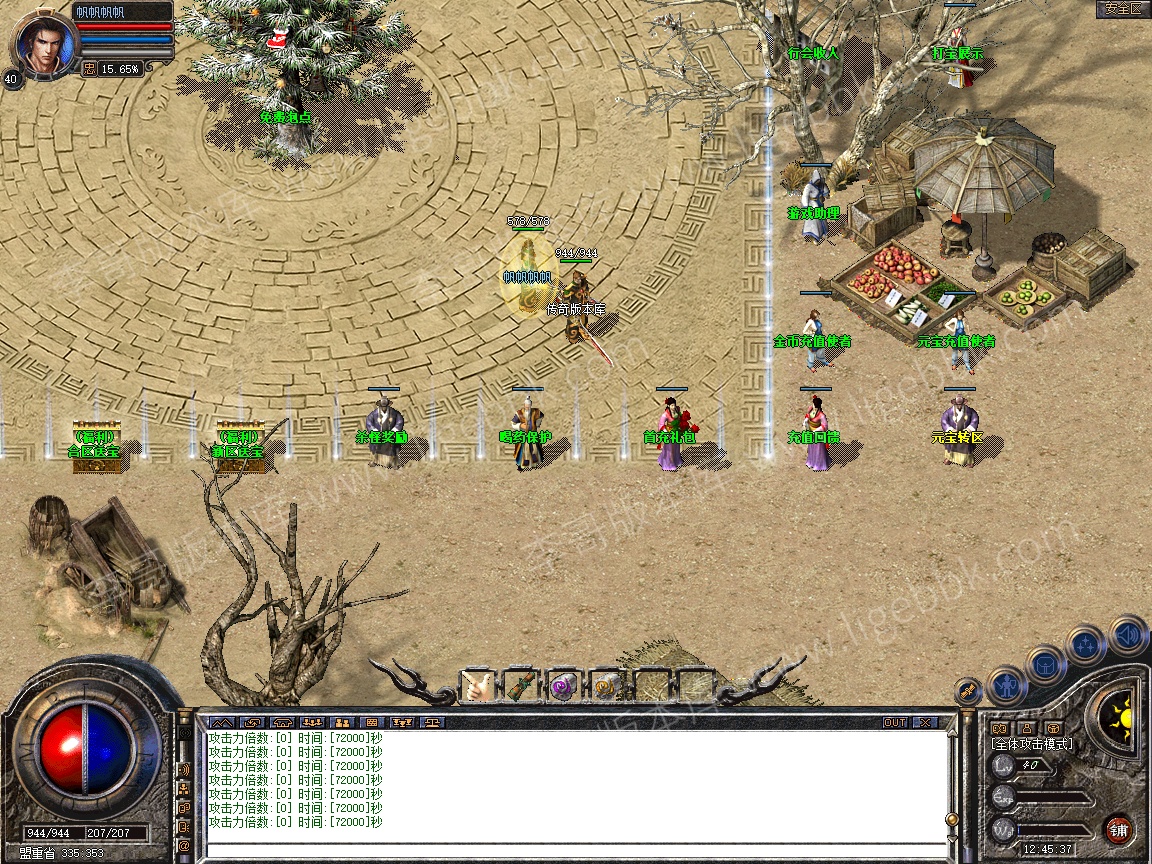Viewport: 1152px width, 864px height.
Task: Use the purple swirl scroll hotbar item
Action: (564, 686)
